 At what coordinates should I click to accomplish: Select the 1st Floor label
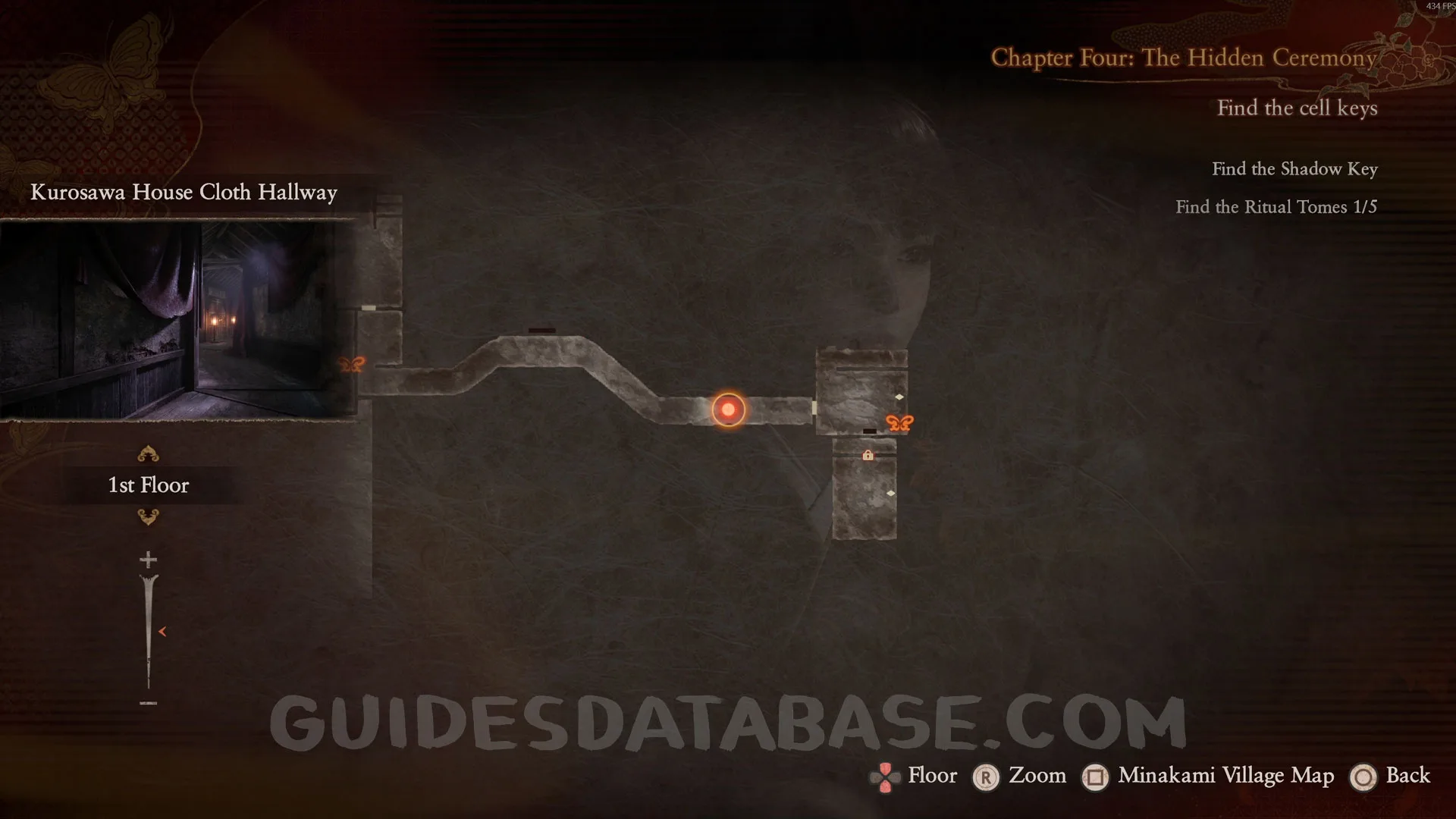(149, 485)
